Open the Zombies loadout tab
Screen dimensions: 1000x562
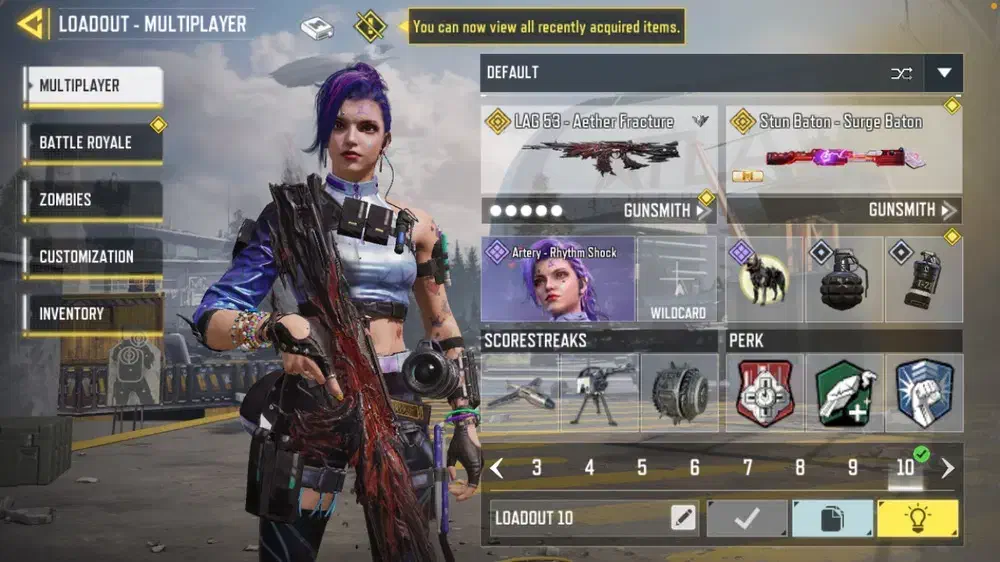tap(92, 200)
